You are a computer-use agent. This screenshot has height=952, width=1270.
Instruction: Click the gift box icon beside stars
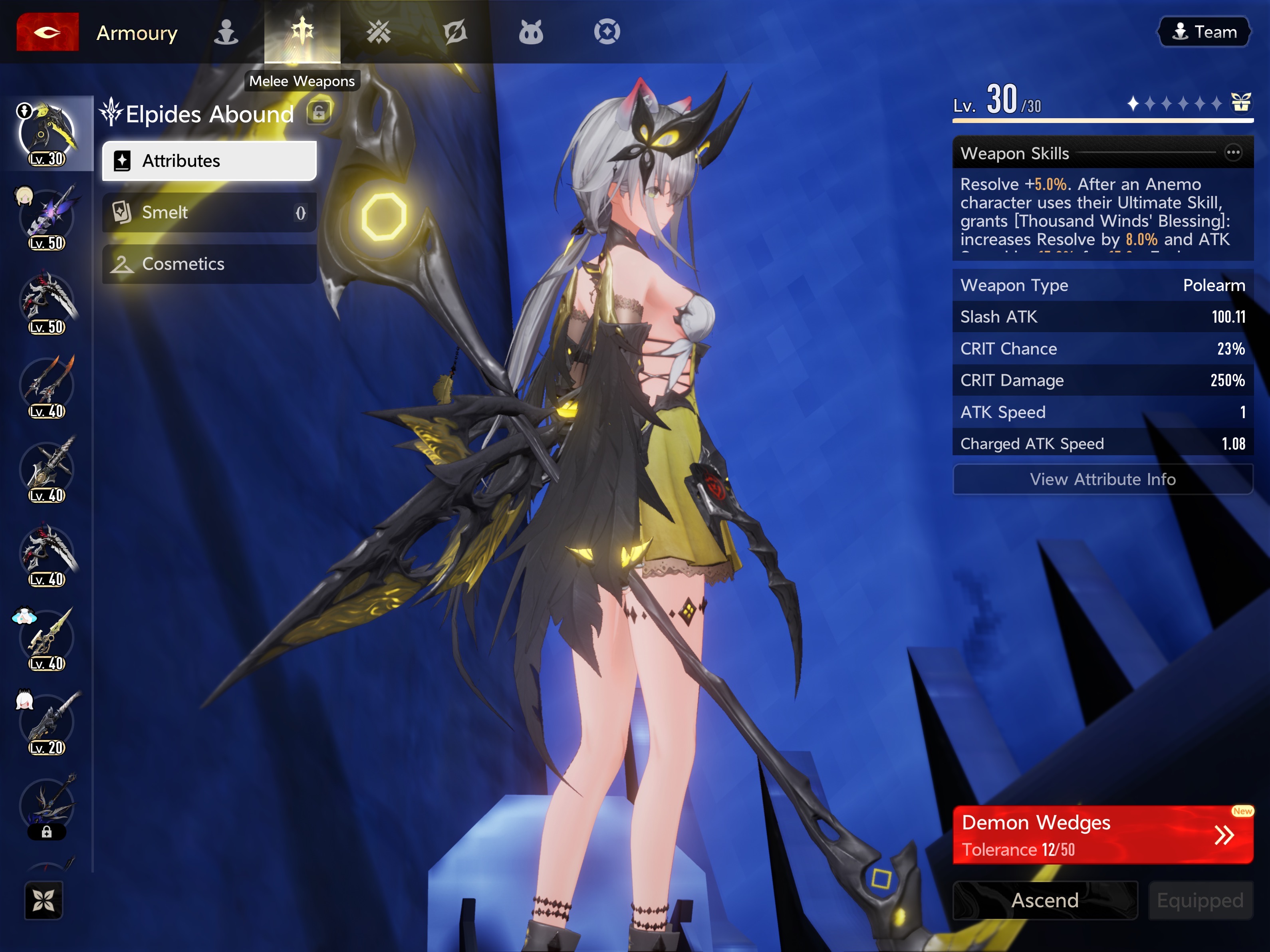(1241, 103)
